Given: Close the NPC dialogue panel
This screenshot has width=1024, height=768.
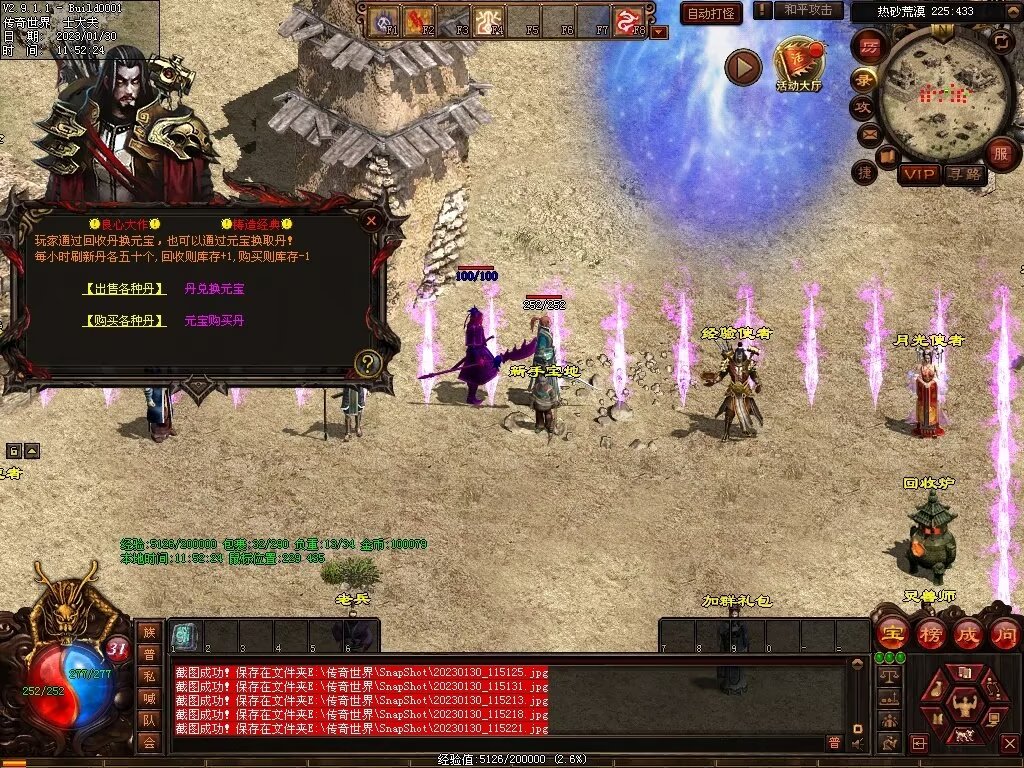Looking at the screenshot, I should [371, 220].
